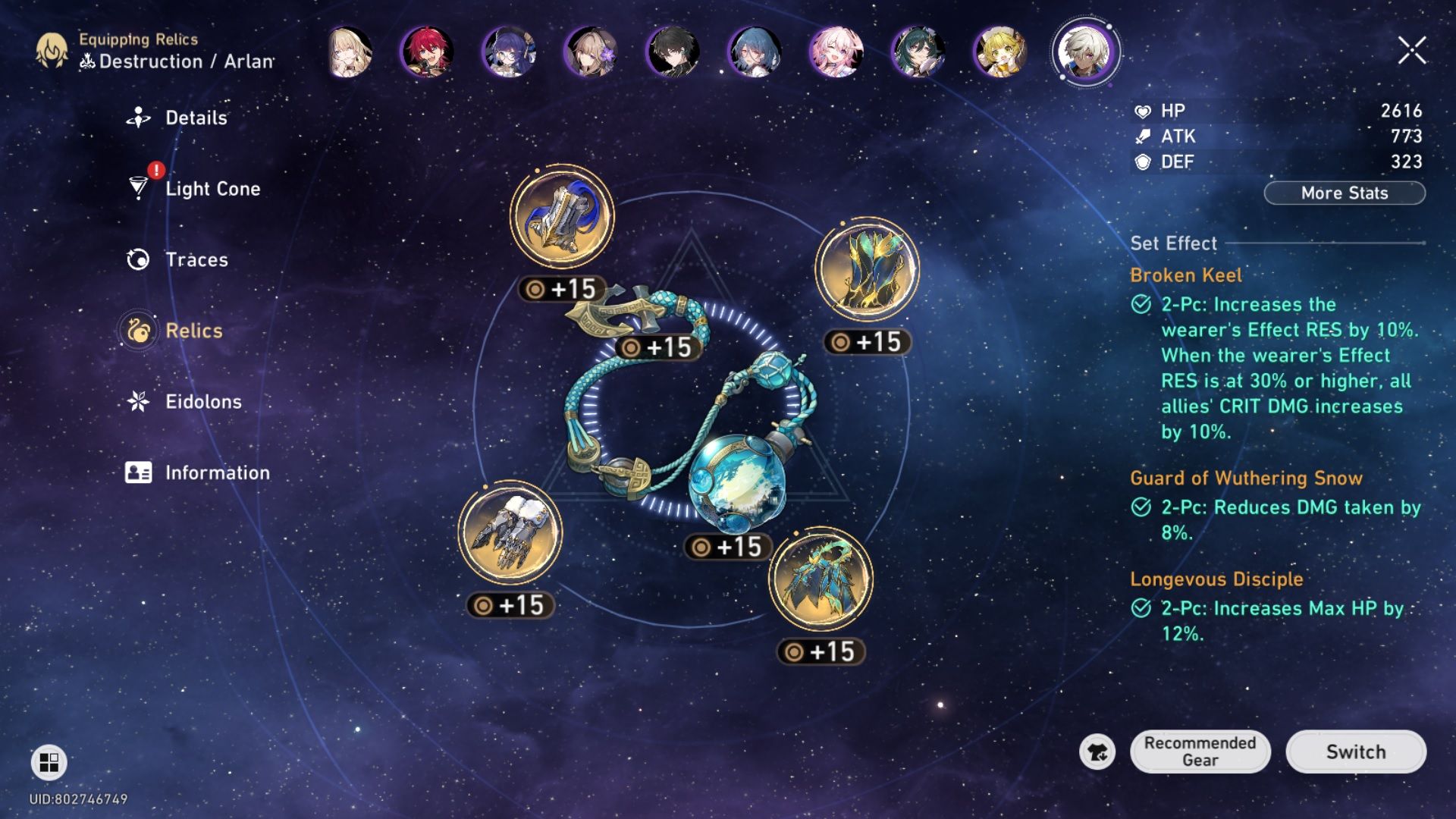Switch to Arlan's character portrait with the notification dot
The height and width of the screenshot is (819, 1456).
coord(1086,53)
